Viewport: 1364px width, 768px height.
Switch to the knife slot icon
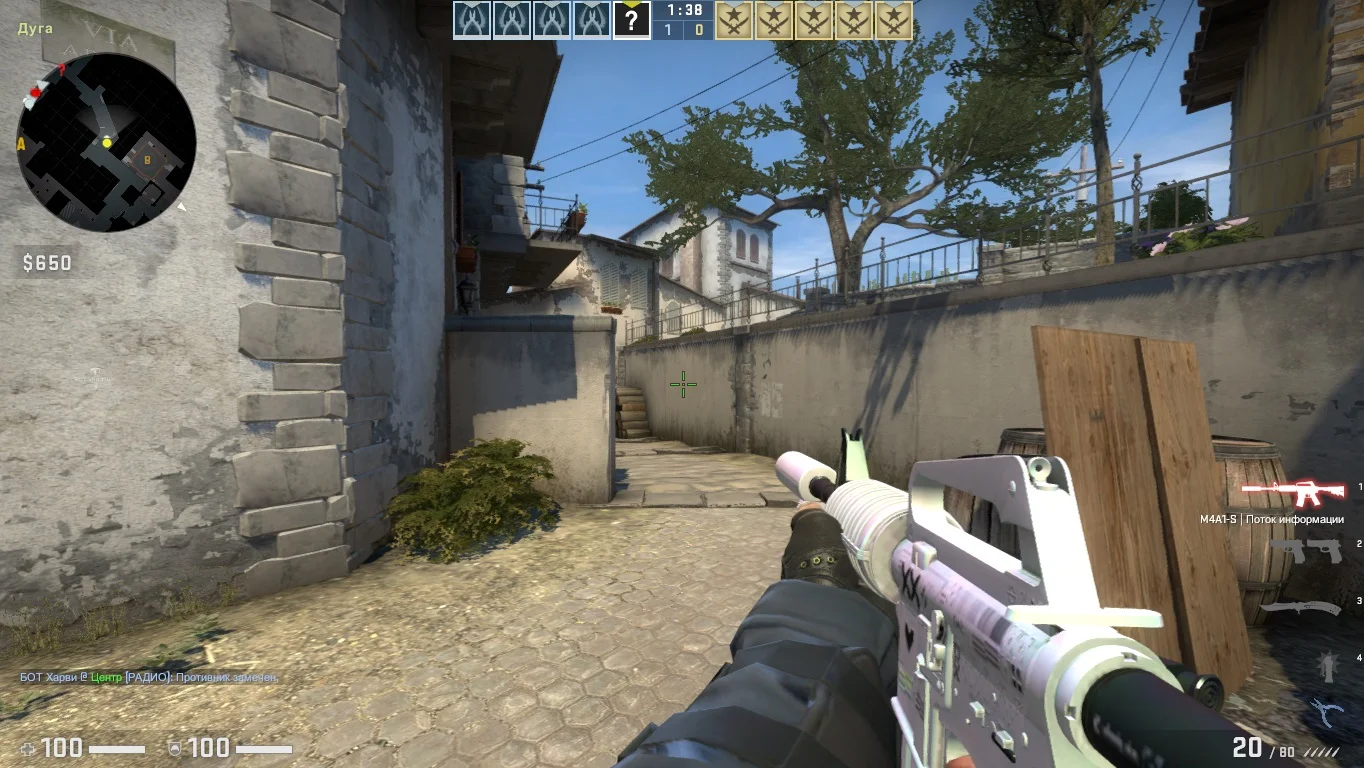click(1299, 607)
